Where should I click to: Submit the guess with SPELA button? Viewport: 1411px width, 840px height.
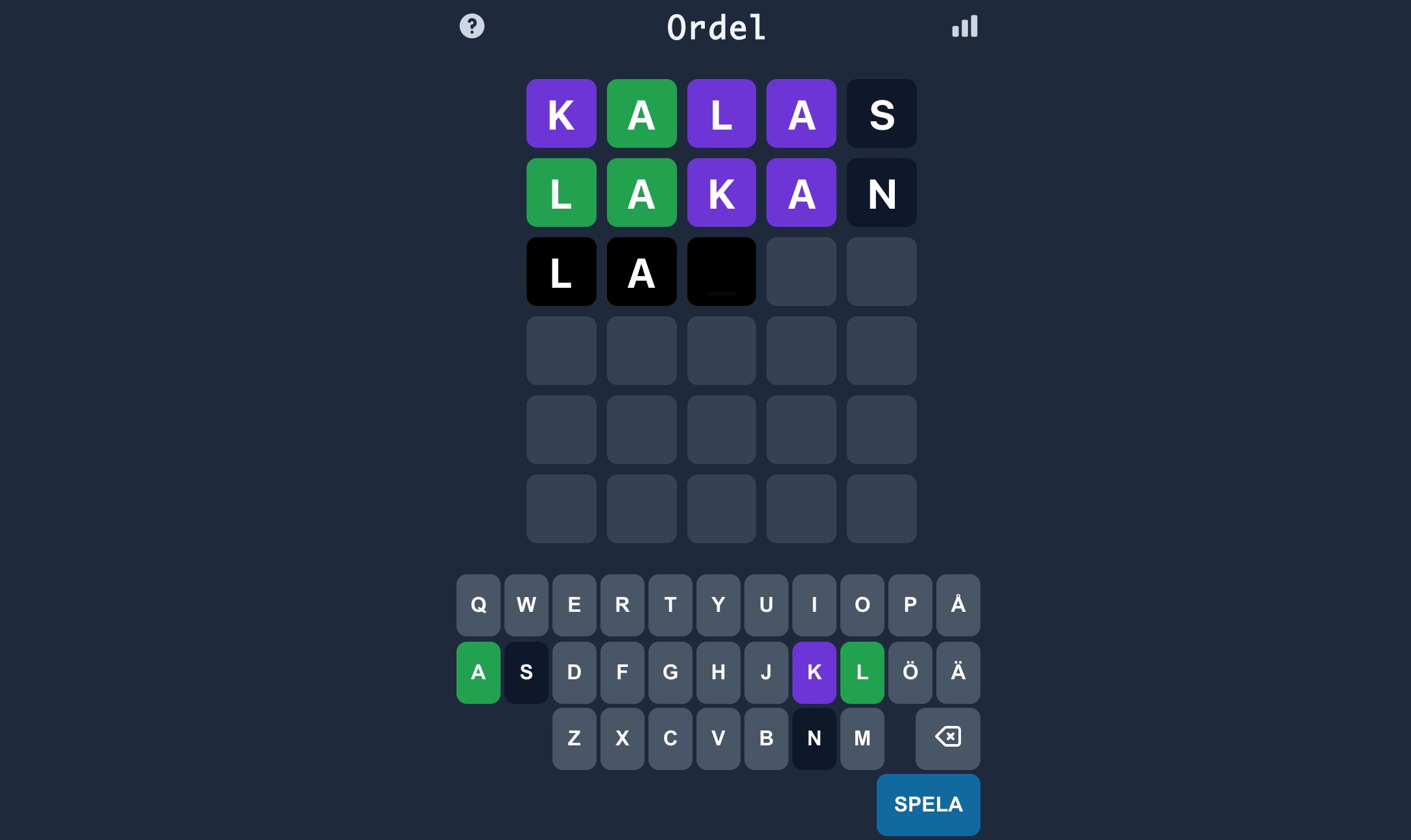click(927, 804)
